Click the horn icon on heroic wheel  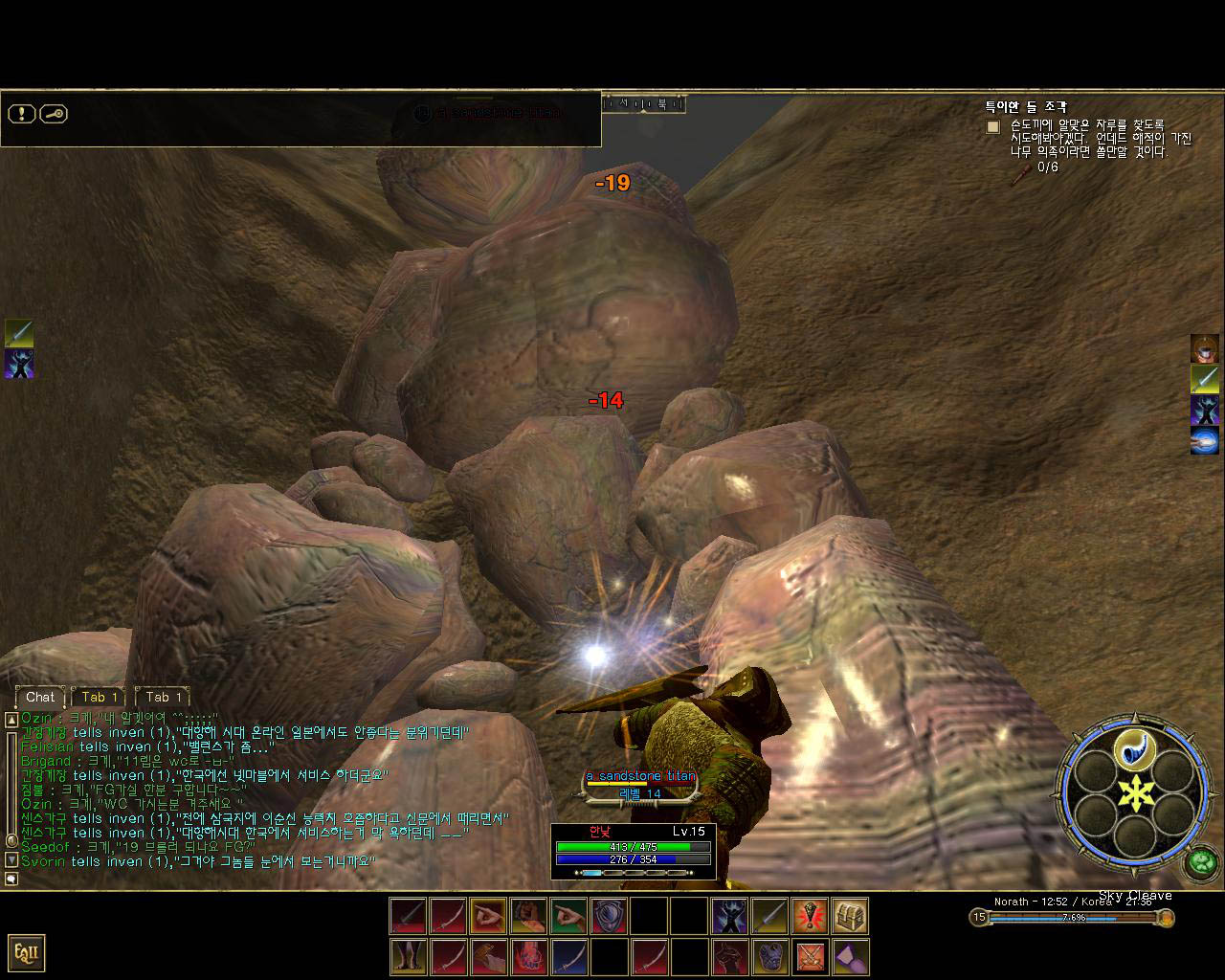1136,747
